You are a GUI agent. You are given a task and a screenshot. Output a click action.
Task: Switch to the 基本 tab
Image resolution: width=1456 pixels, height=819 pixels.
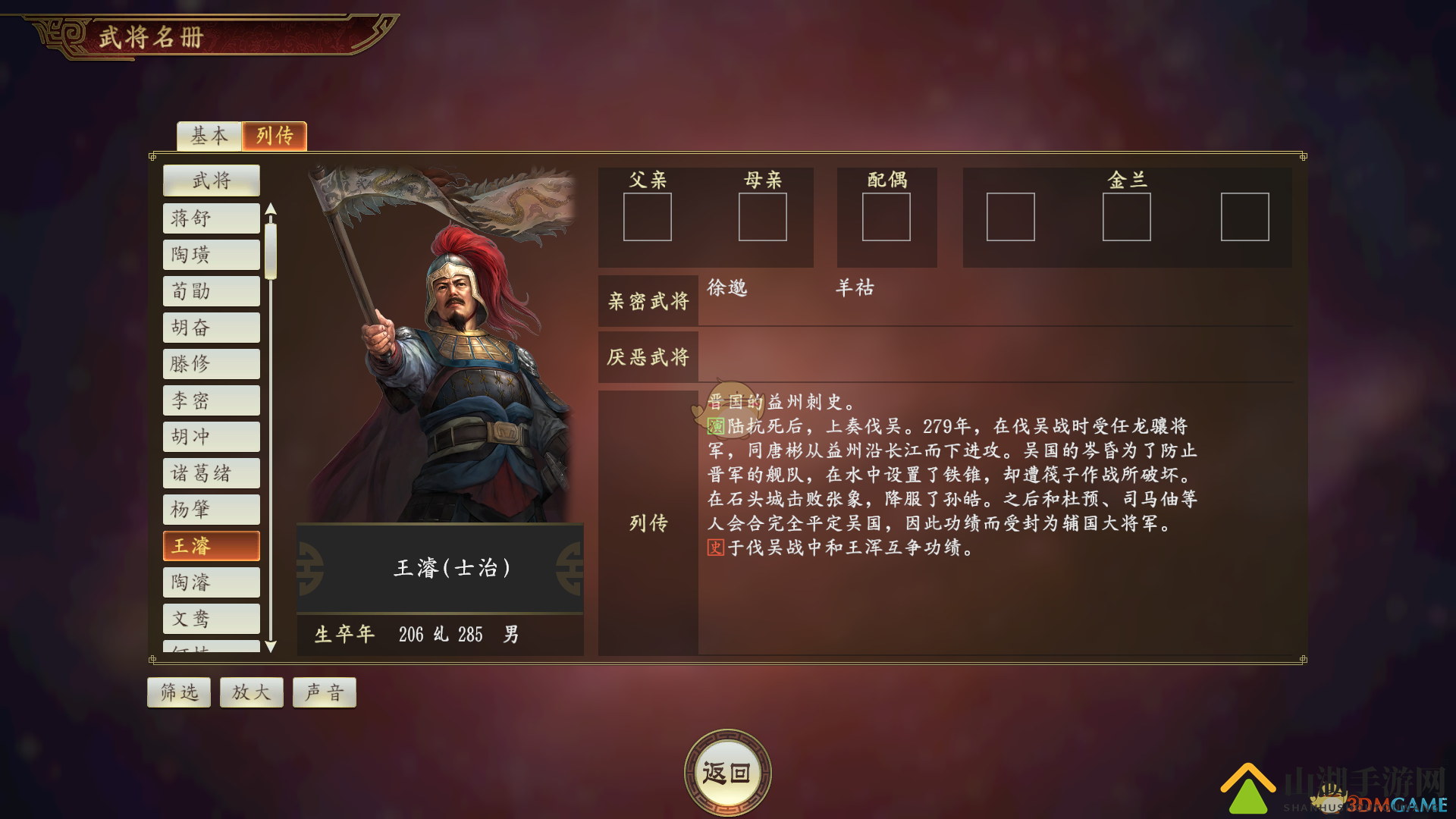click(209, 136)
